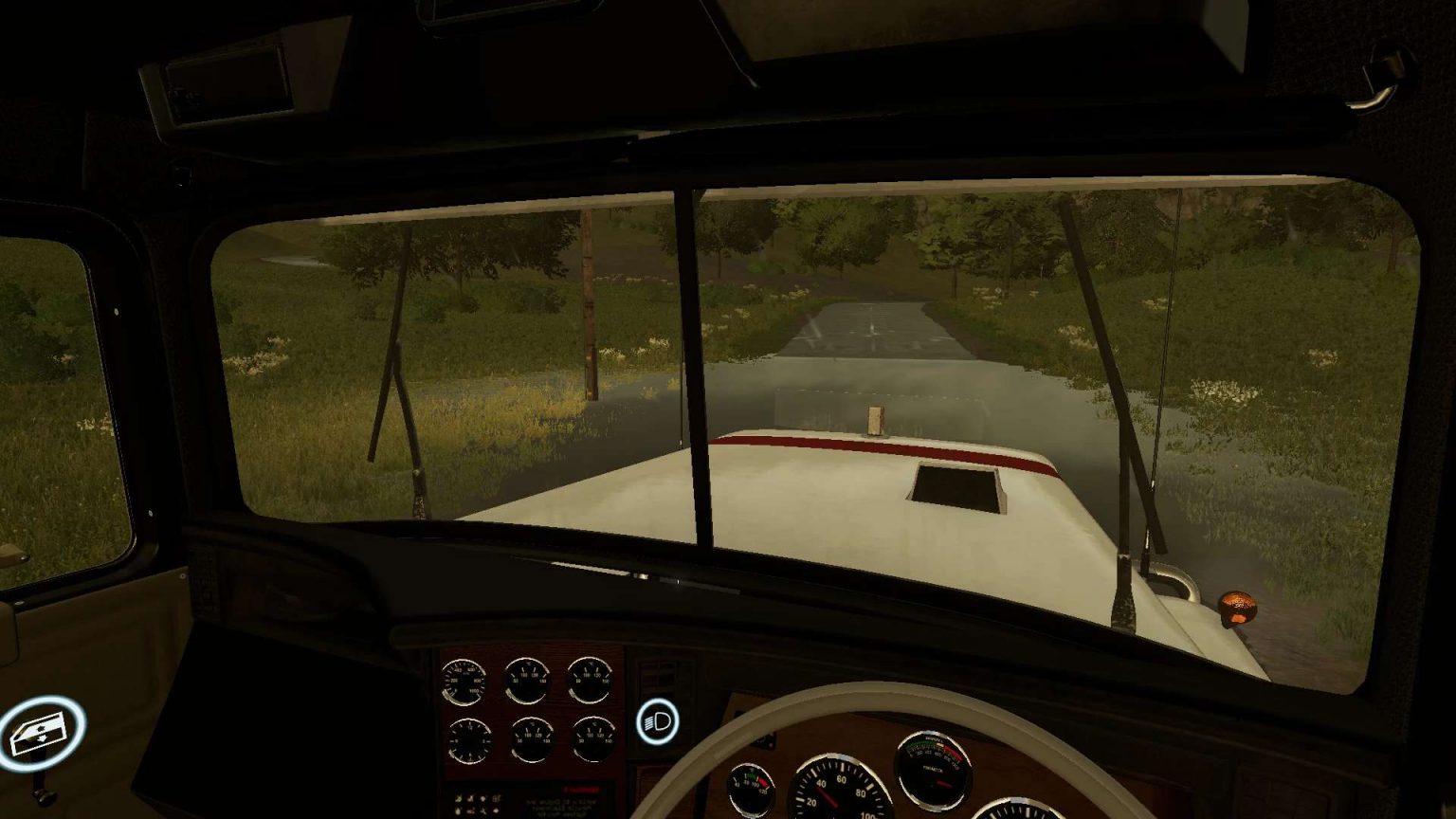Click the red caution sticker on the dash
The image size is (1456, 819).
coord(579,788)
